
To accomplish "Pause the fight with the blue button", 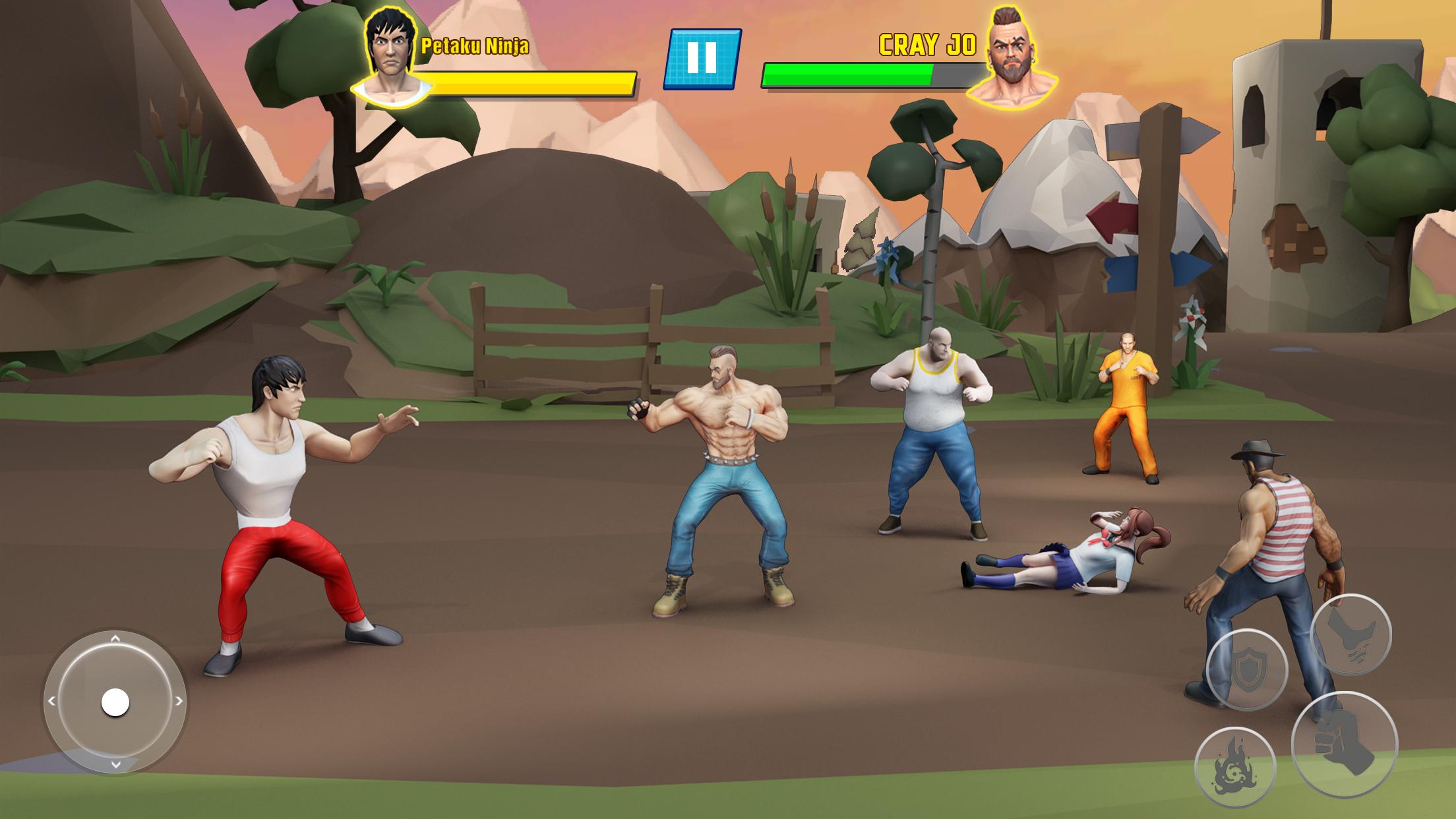I will pyautogui.click(x=702, y=59).
